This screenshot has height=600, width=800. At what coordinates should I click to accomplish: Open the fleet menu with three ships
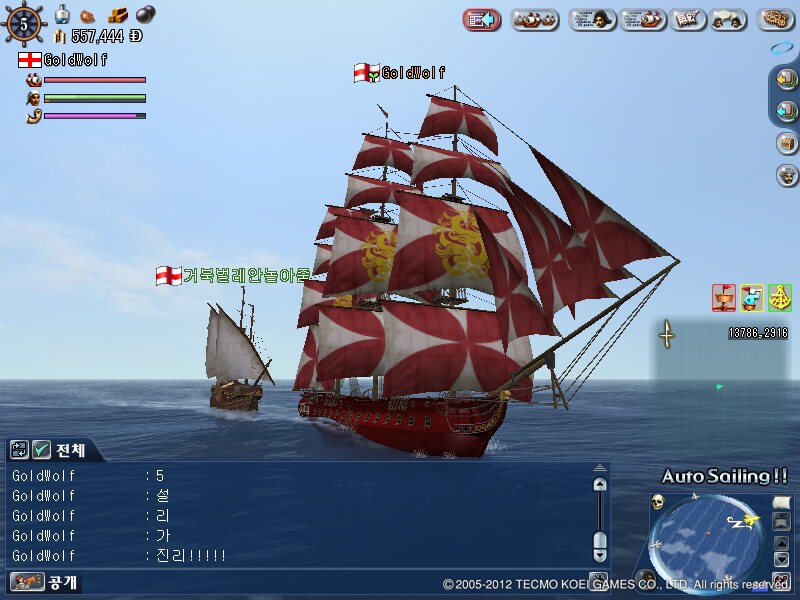pos(535,19)
